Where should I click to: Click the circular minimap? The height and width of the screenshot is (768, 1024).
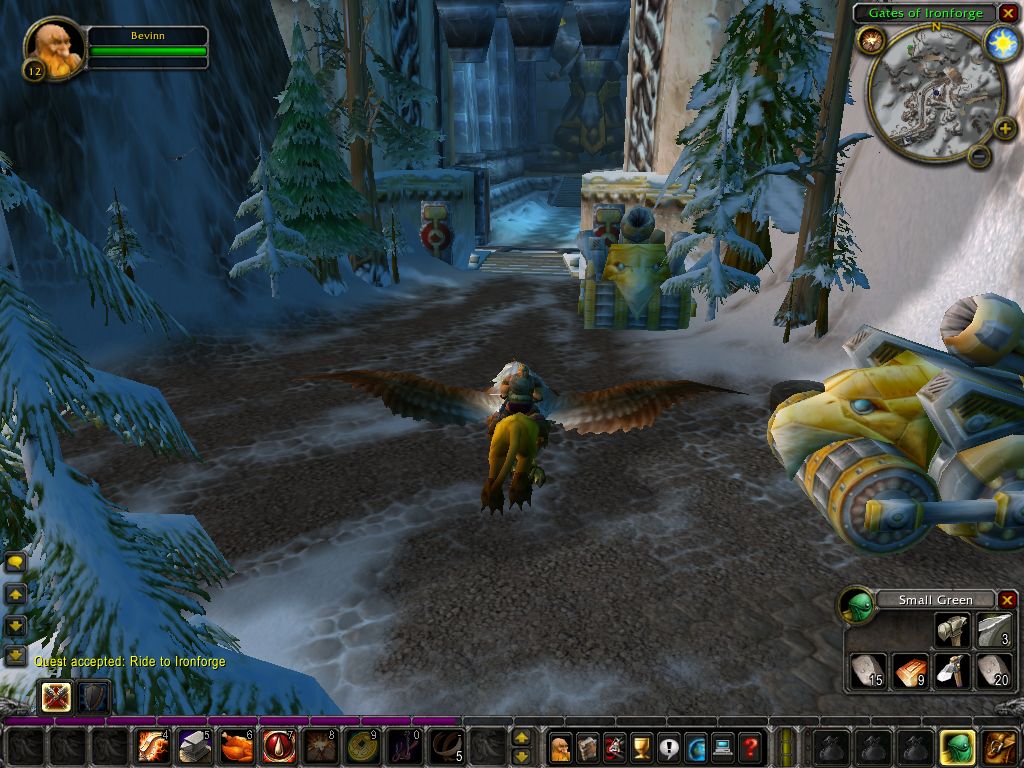935,90
